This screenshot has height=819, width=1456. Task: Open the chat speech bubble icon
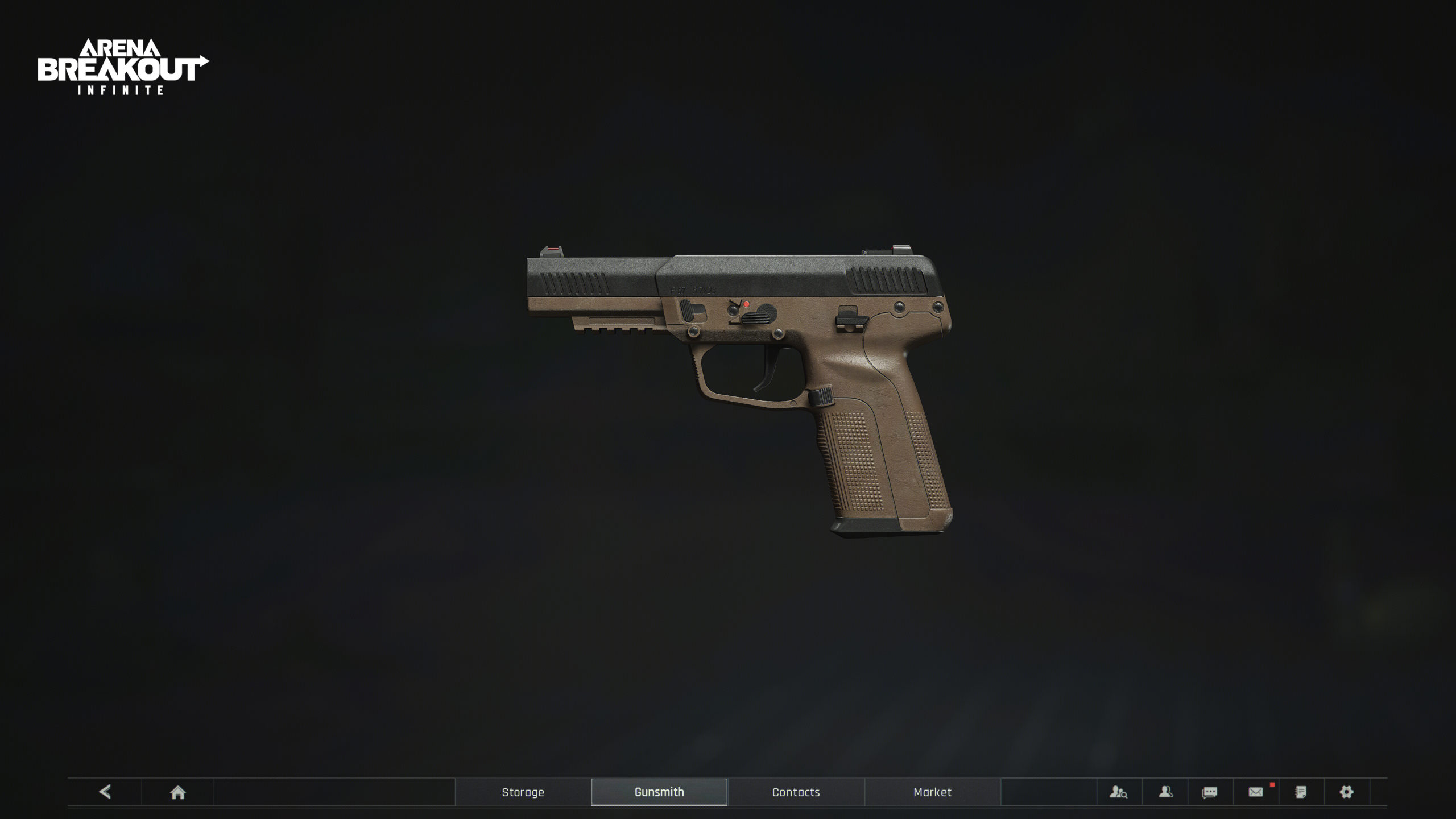click(1210, 792)
